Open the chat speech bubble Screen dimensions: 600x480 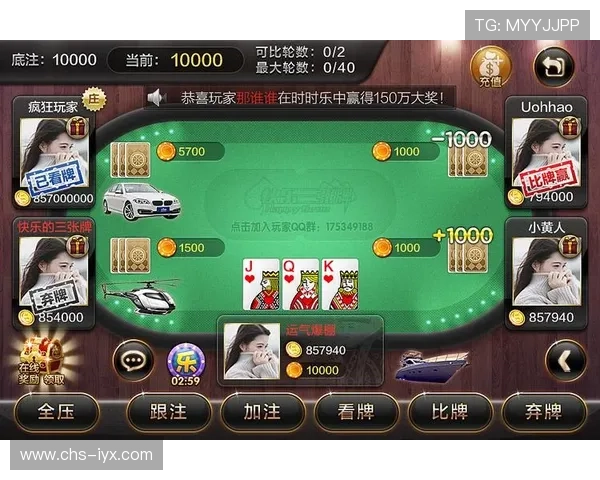pyautogui.click(x=133, y=358)
